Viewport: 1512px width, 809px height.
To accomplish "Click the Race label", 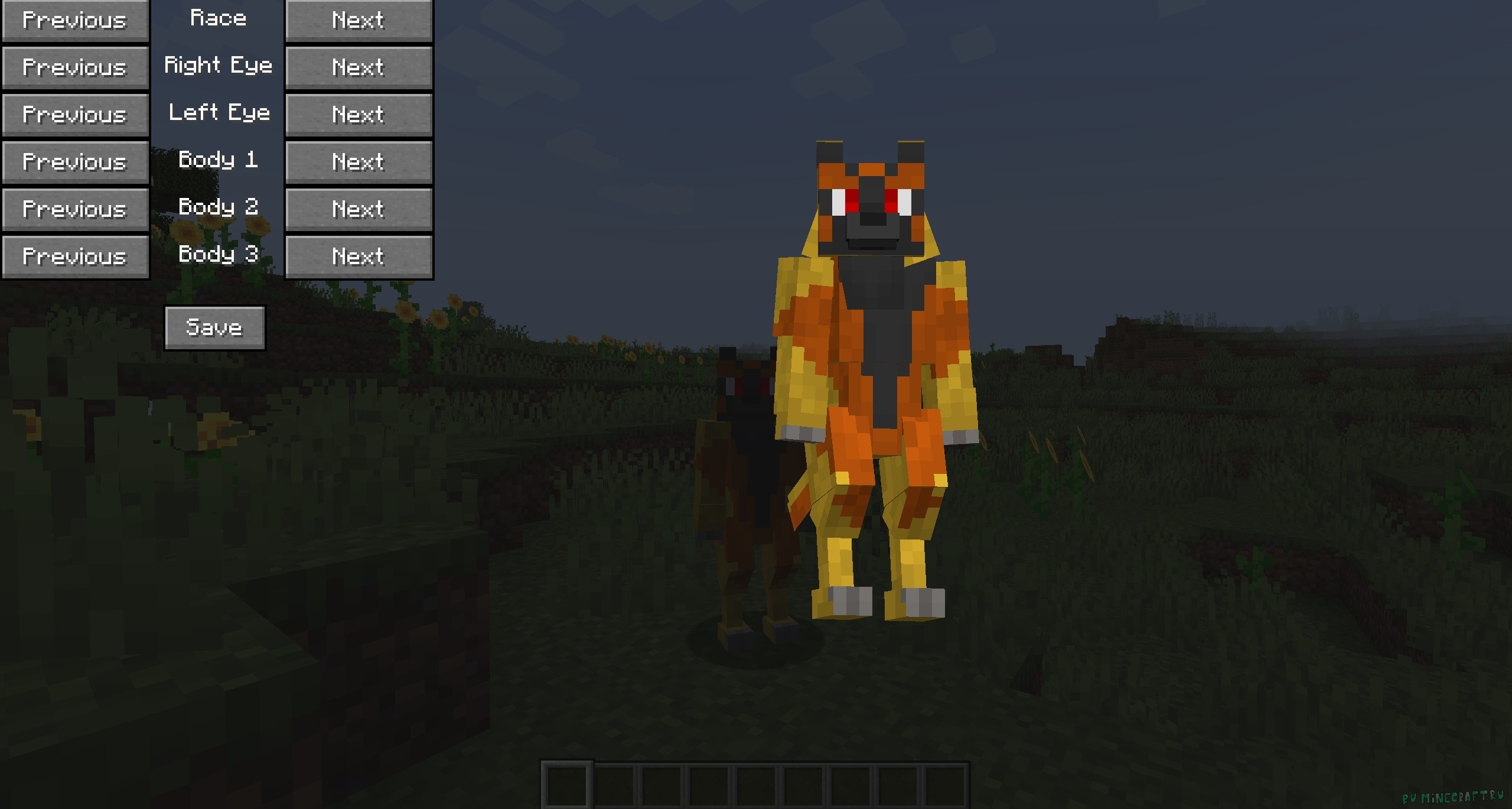I will coord(218,18).
